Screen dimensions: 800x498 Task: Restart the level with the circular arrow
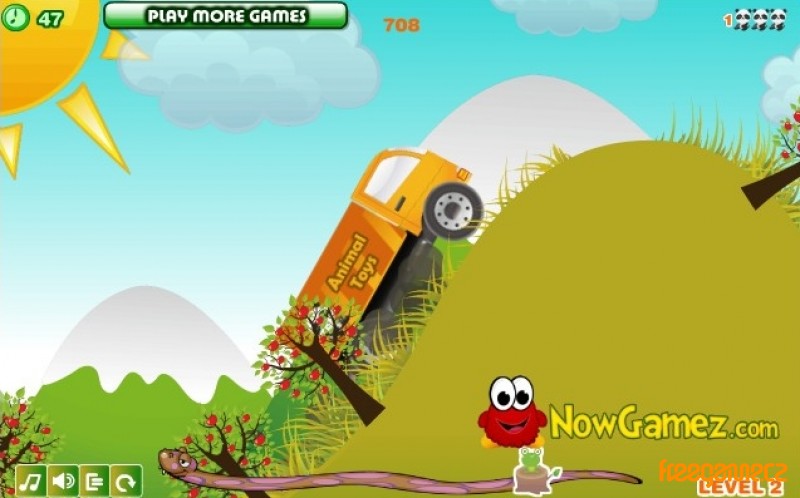(126, 481)
